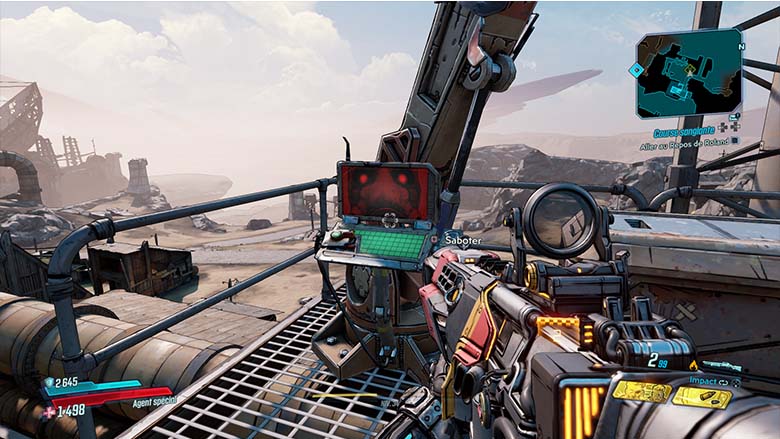Select the Aller au Repos de Roland objective
The image size is (780, 439).
tap(683, 146)
